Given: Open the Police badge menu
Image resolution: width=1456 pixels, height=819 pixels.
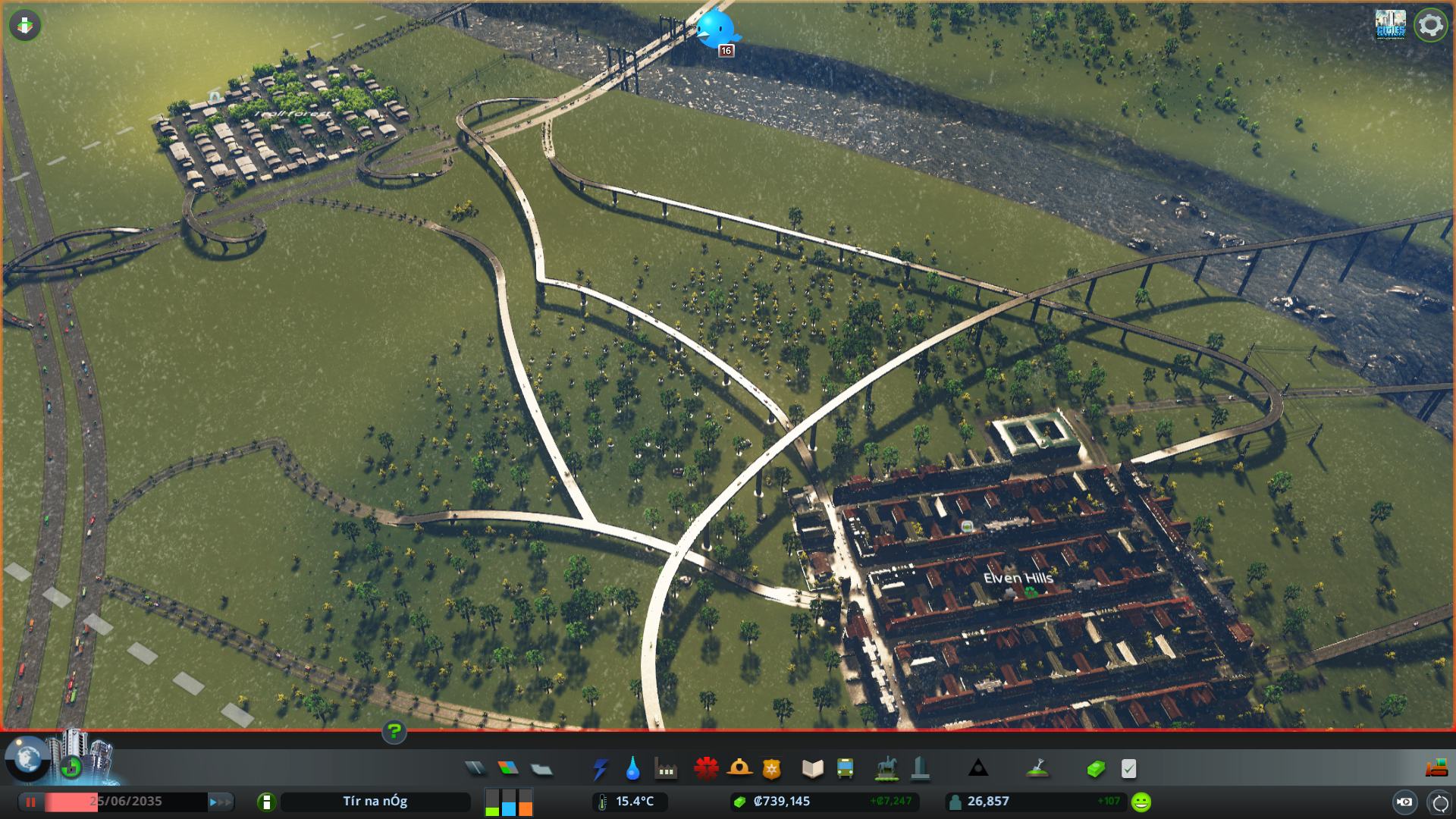Looking at the screenshot, I should tap(772, 769).
